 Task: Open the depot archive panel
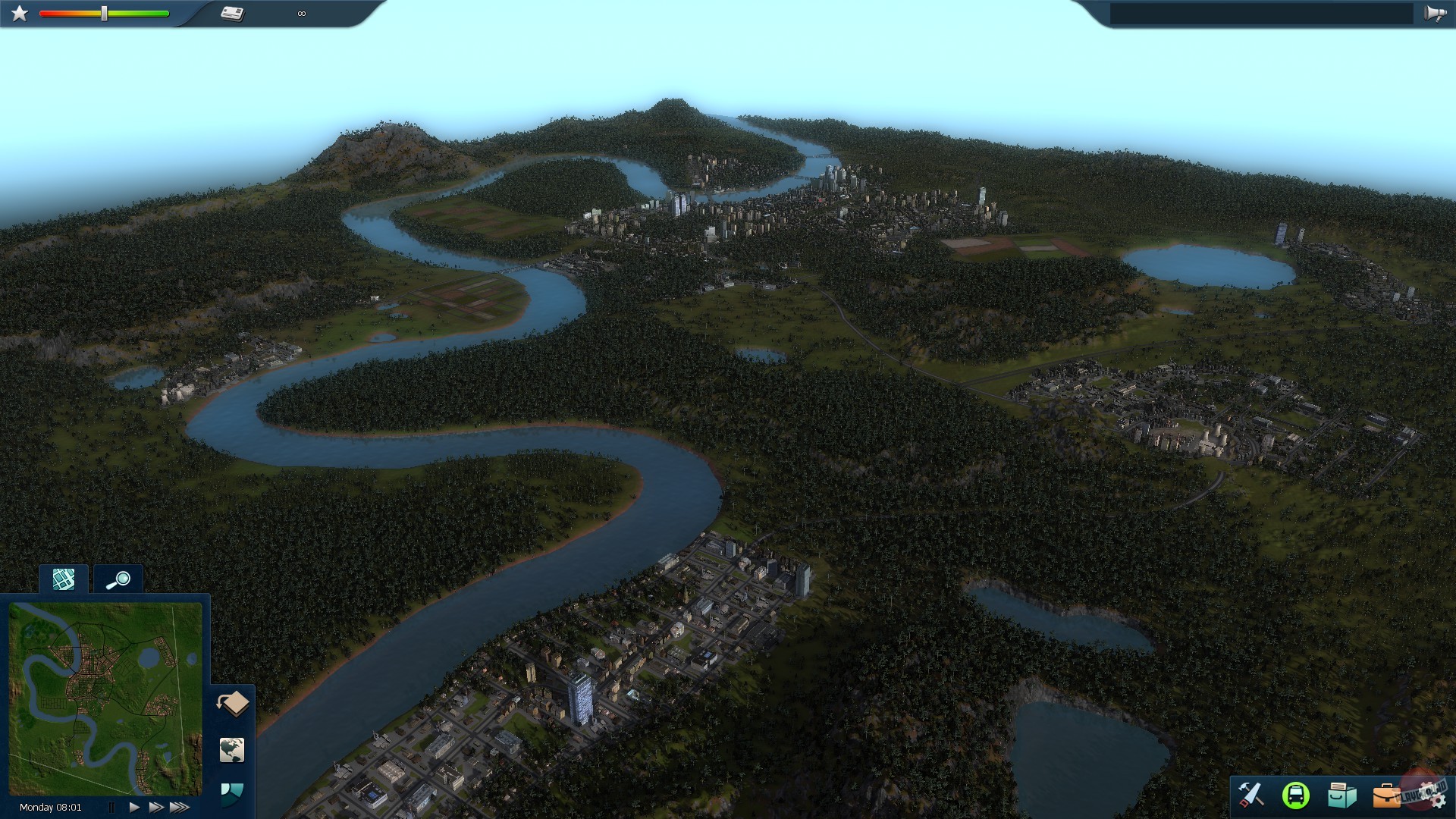tap(1342, 795)
